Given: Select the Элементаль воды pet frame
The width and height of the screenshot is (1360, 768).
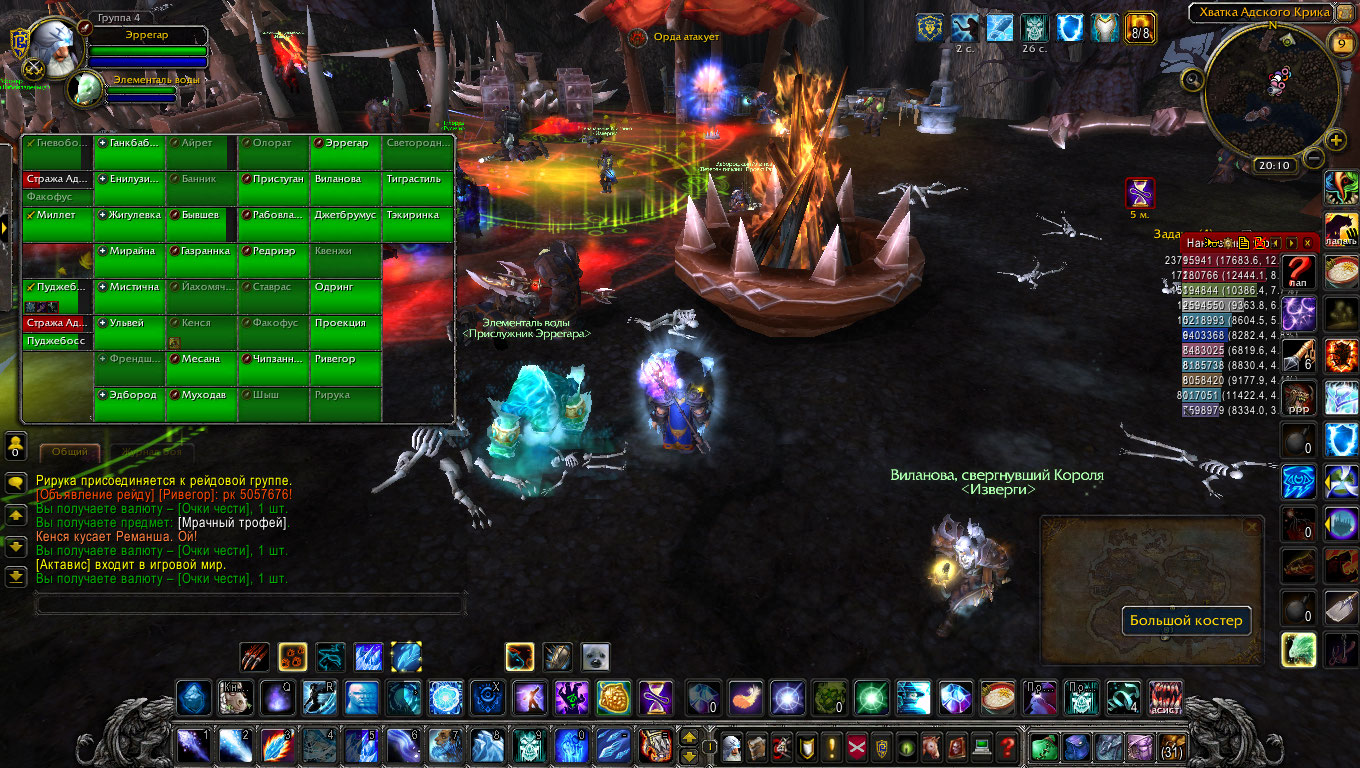Looking at the screenshot, I should coord(88,88).
